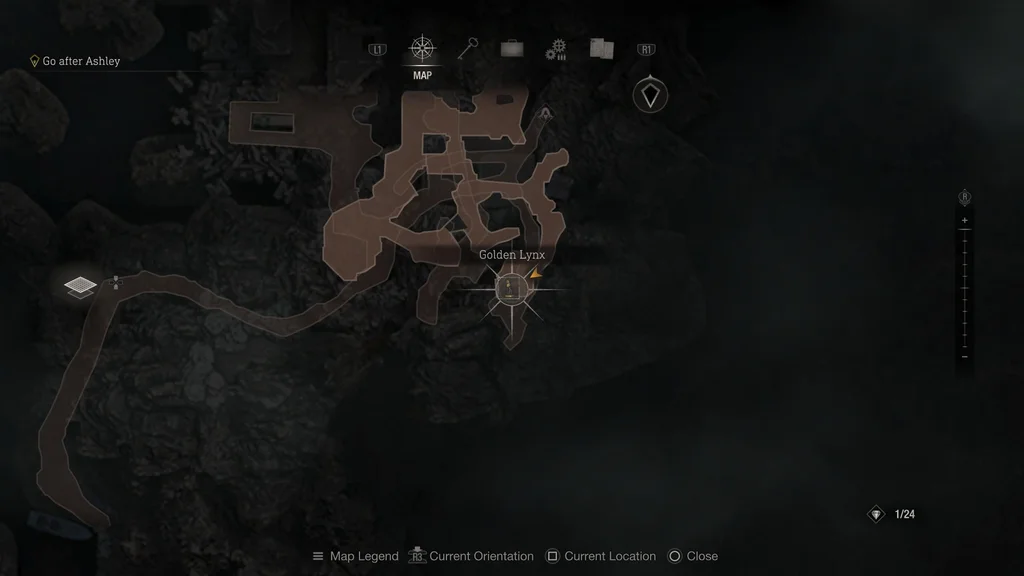Click the zoom slider's minus sign
Viewport: 1024px width, 576px height.
[964, 357]
